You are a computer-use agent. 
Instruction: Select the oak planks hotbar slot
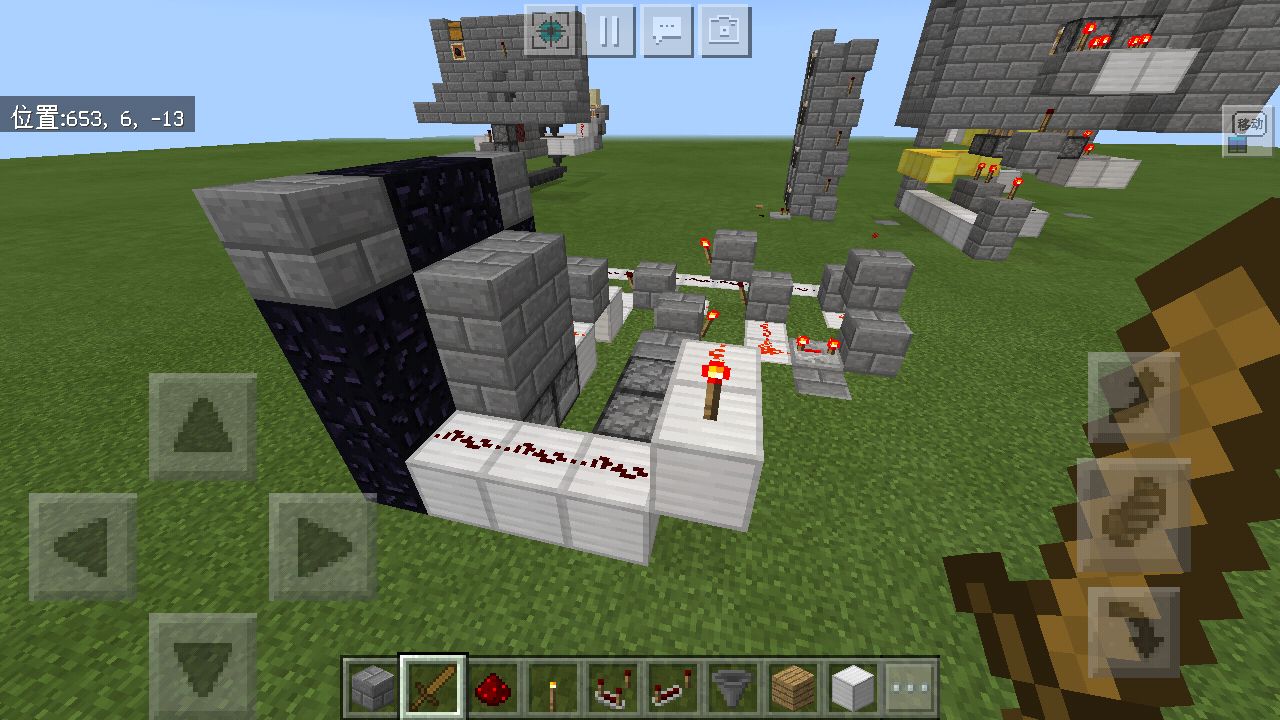[x=793, y=687]
